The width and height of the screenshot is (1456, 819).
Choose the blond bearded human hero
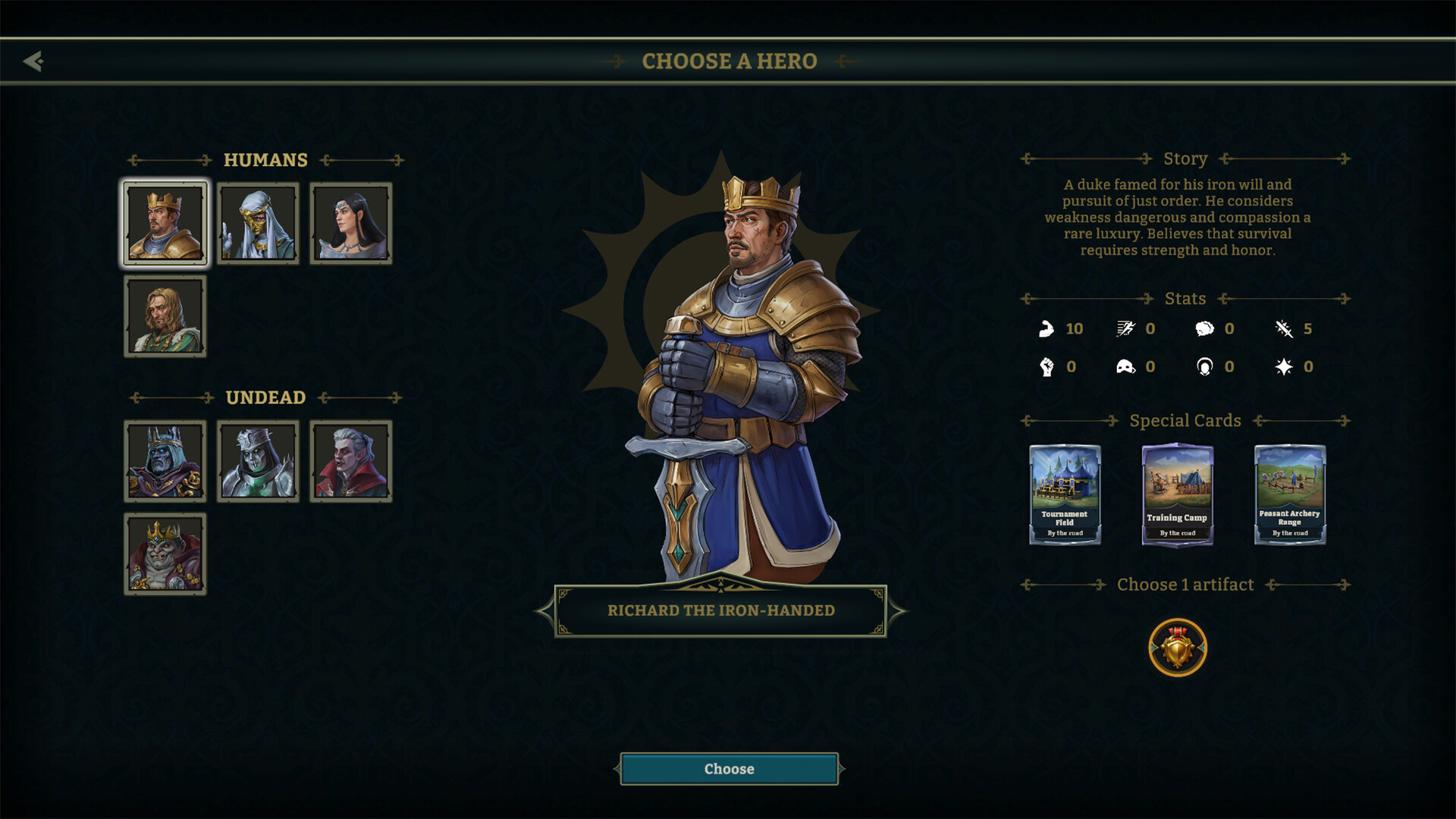pos(165,316)
